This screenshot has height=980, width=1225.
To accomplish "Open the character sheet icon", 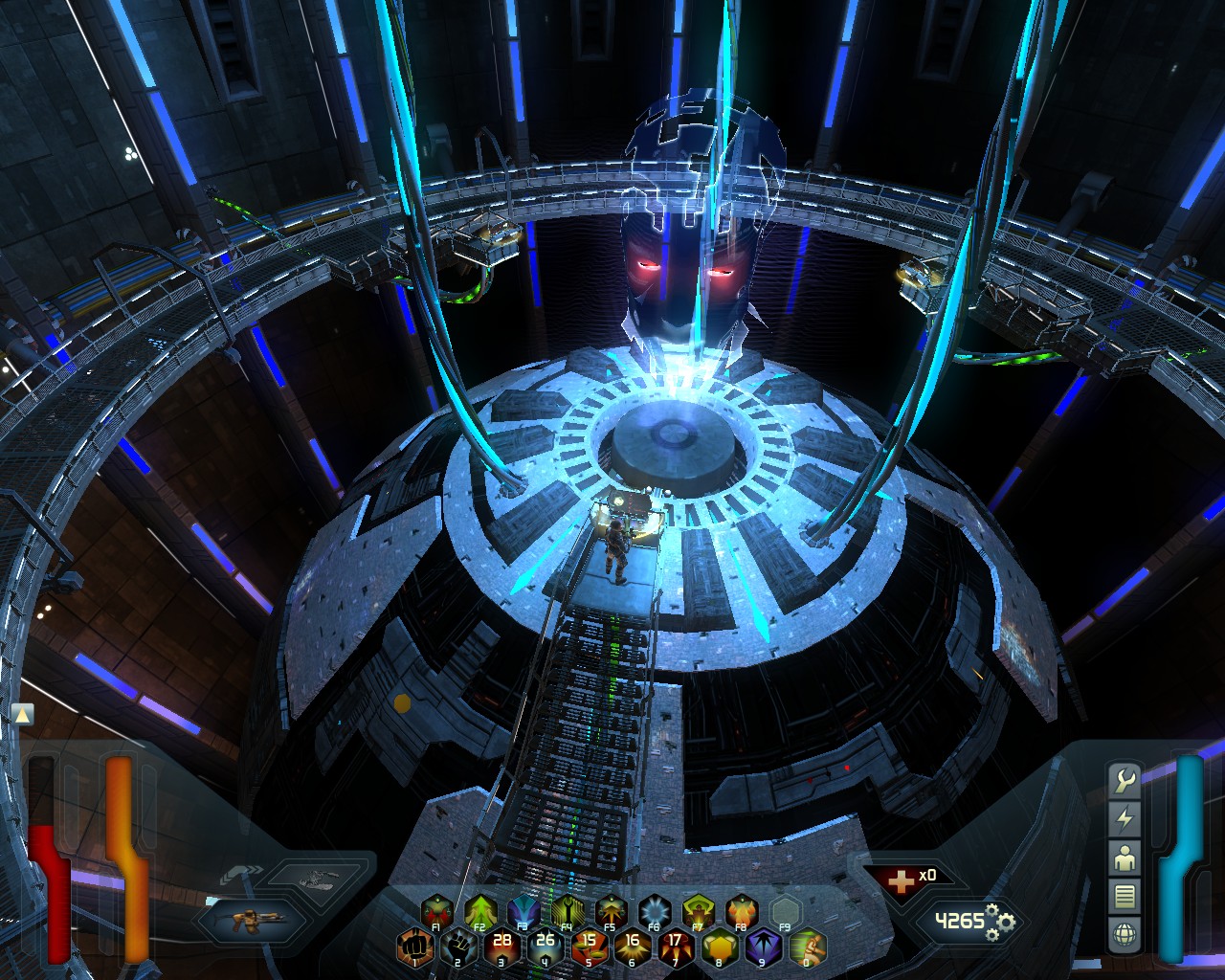I will click(x=1125, y=857).
